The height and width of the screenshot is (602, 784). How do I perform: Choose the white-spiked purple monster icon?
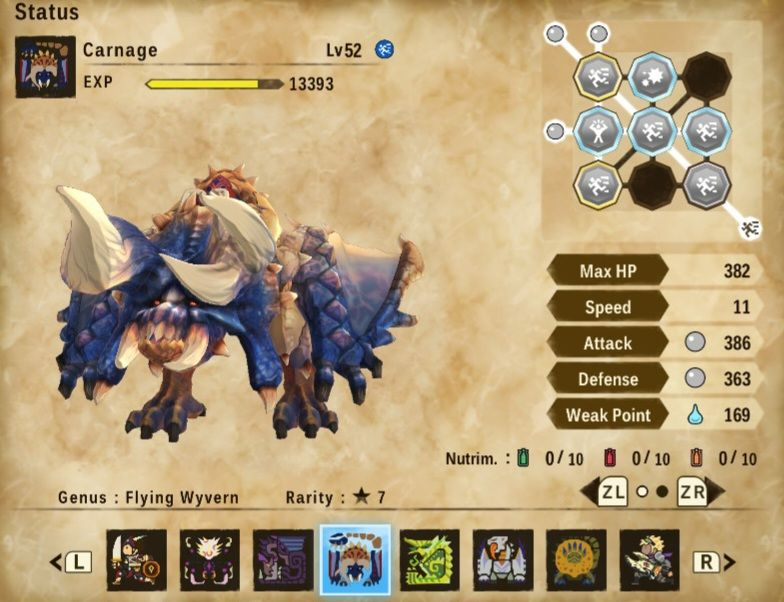(210, 559)
